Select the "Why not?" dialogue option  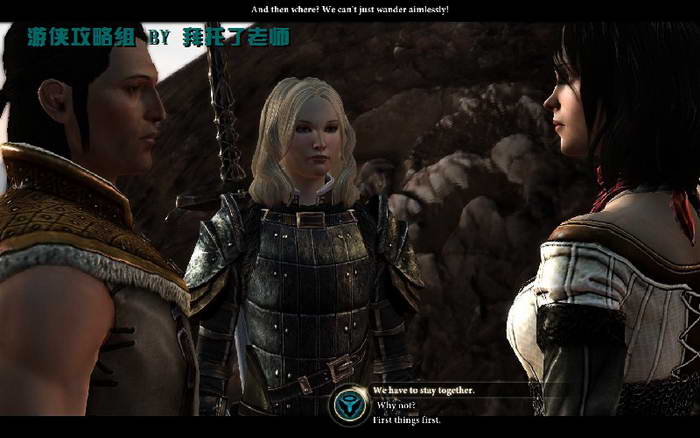(x=398, y=405)
